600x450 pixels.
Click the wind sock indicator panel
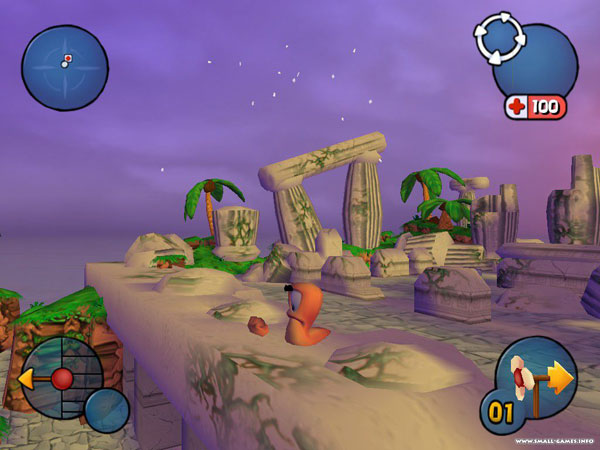[535, 379]
